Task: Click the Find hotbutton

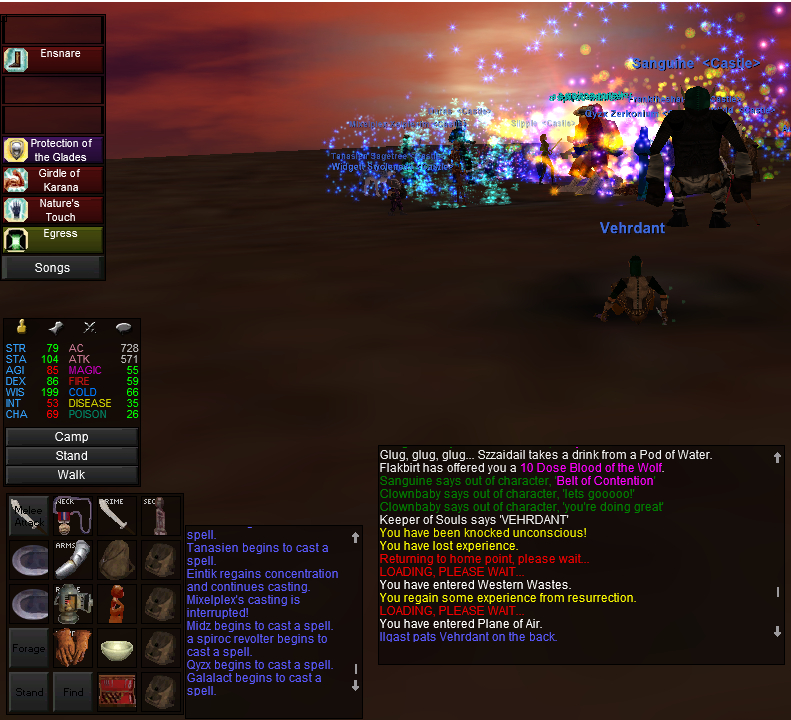Action: coord(72,692)
